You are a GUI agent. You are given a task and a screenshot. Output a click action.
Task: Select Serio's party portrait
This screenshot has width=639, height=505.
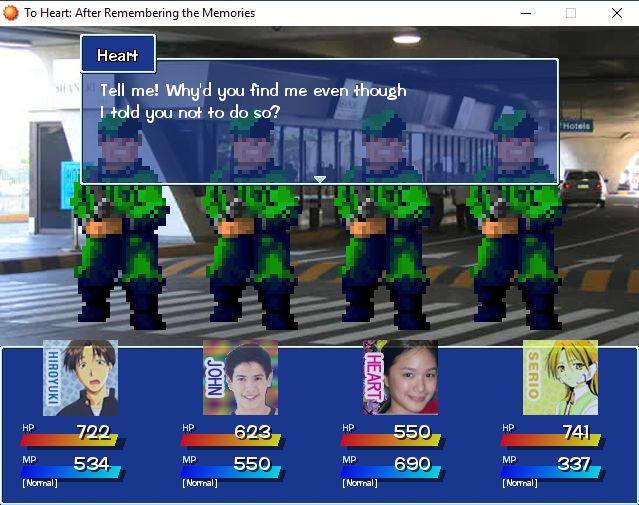(560, 377)
